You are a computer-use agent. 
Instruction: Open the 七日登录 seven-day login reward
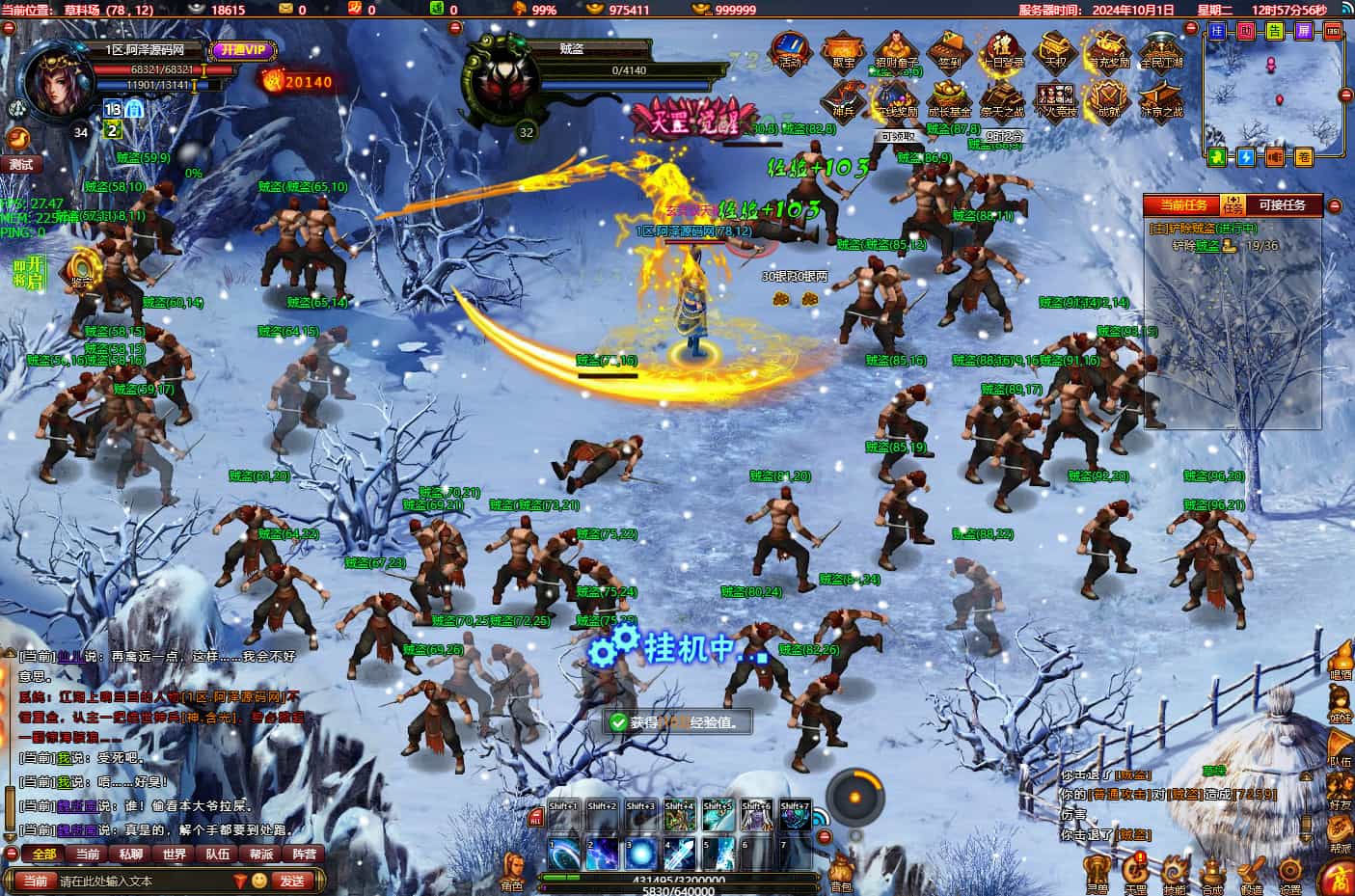1001,50
